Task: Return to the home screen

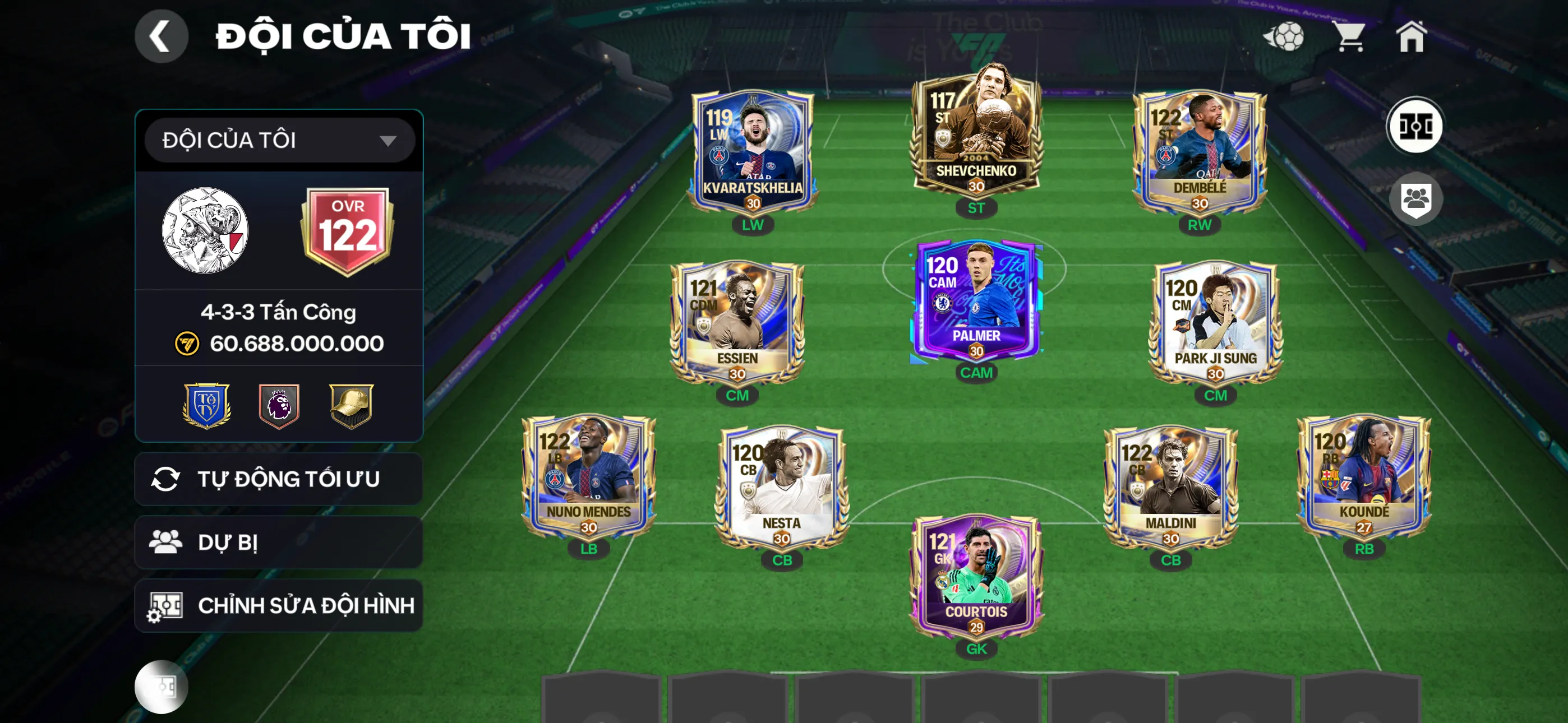Action: [1411, 36]
